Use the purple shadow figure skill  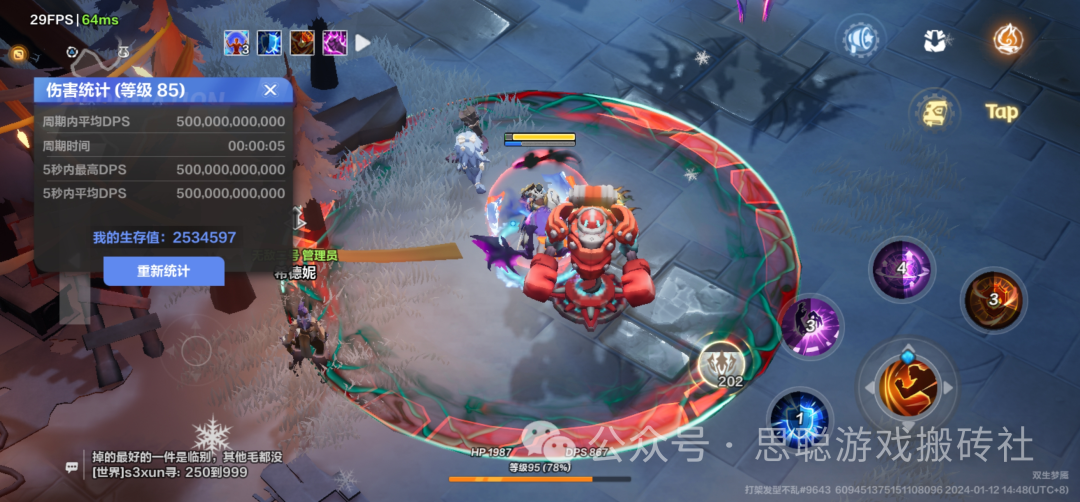point(809,325)
